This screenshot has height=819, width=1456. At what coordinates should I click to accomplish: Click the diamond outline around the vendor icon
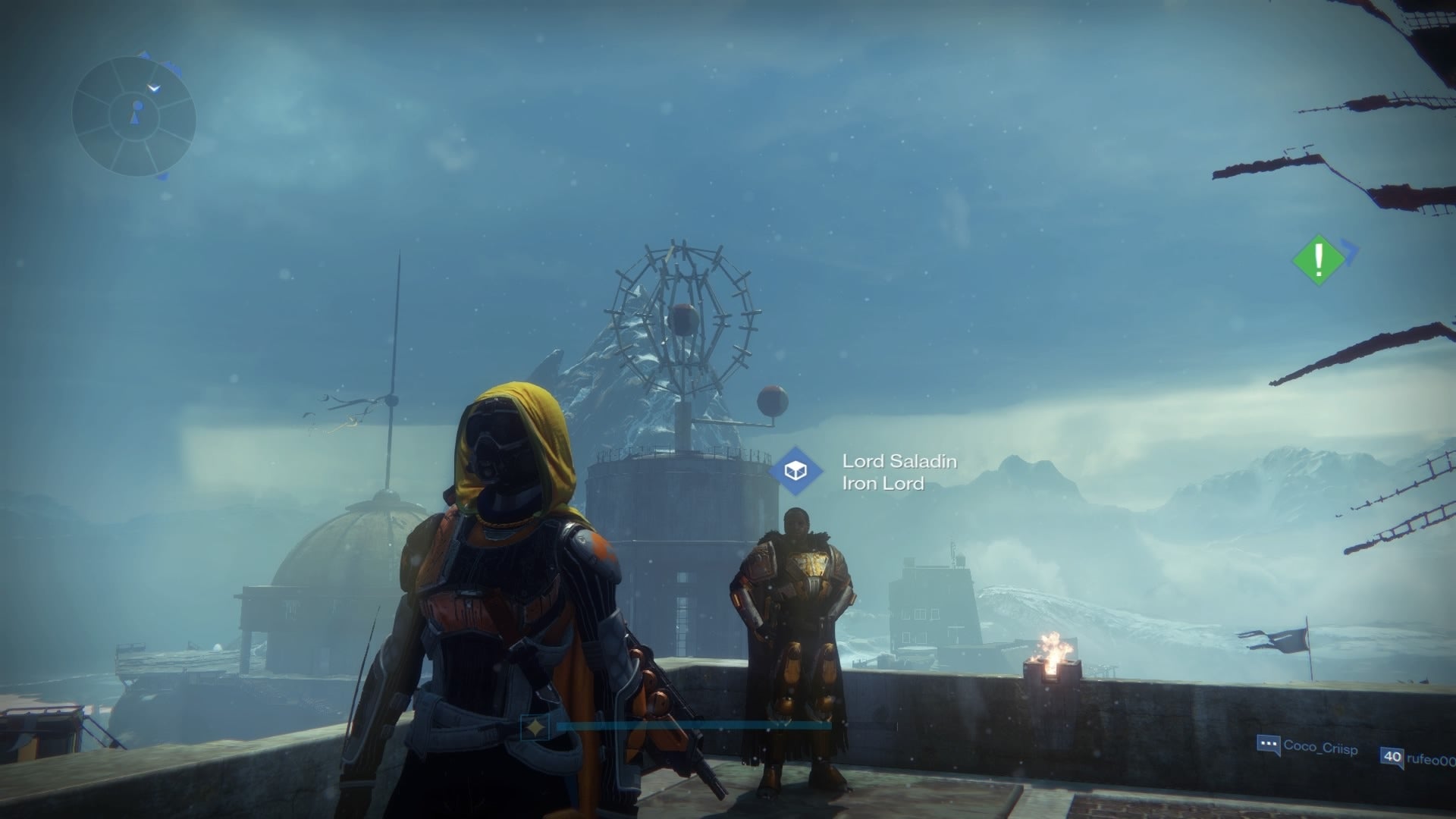pyautogui.click(x=796, y=469)
